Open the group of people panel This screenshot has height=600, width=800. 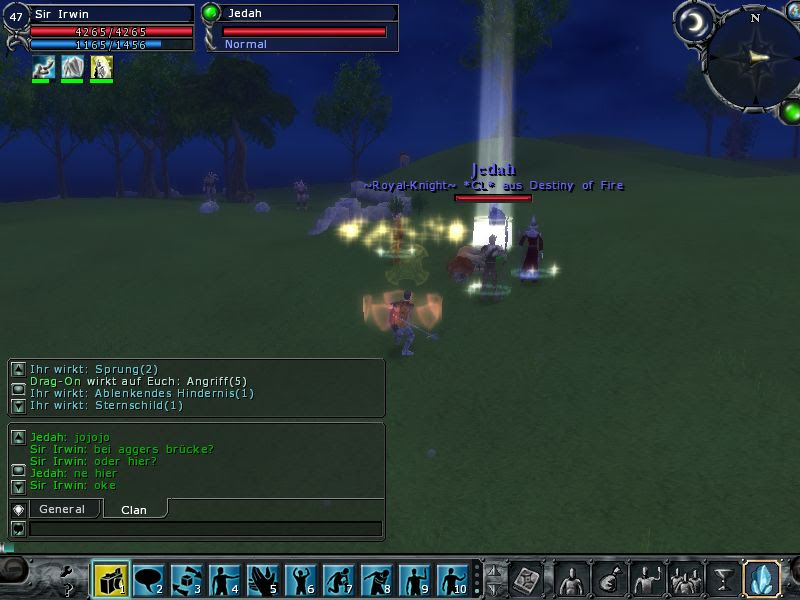(686, 579)
